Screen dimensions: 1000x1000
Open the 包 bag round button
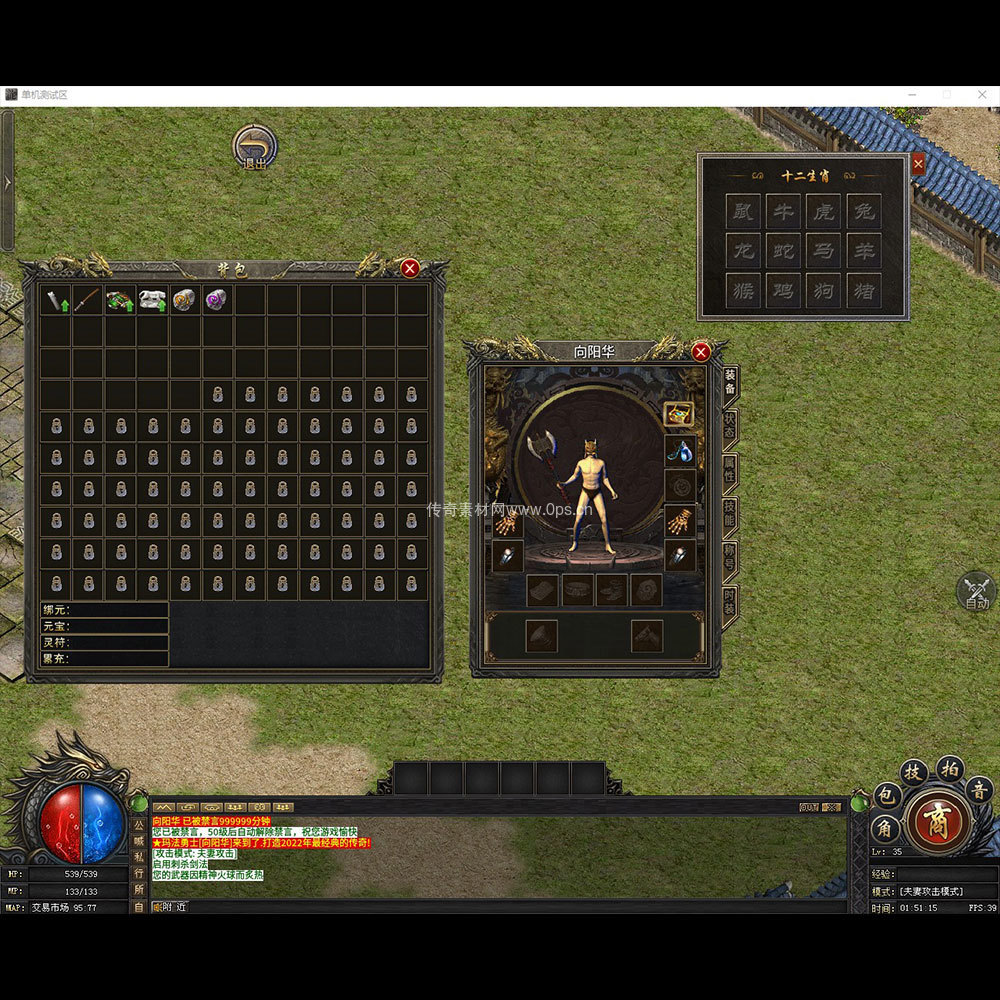click(x=887, y=796)
